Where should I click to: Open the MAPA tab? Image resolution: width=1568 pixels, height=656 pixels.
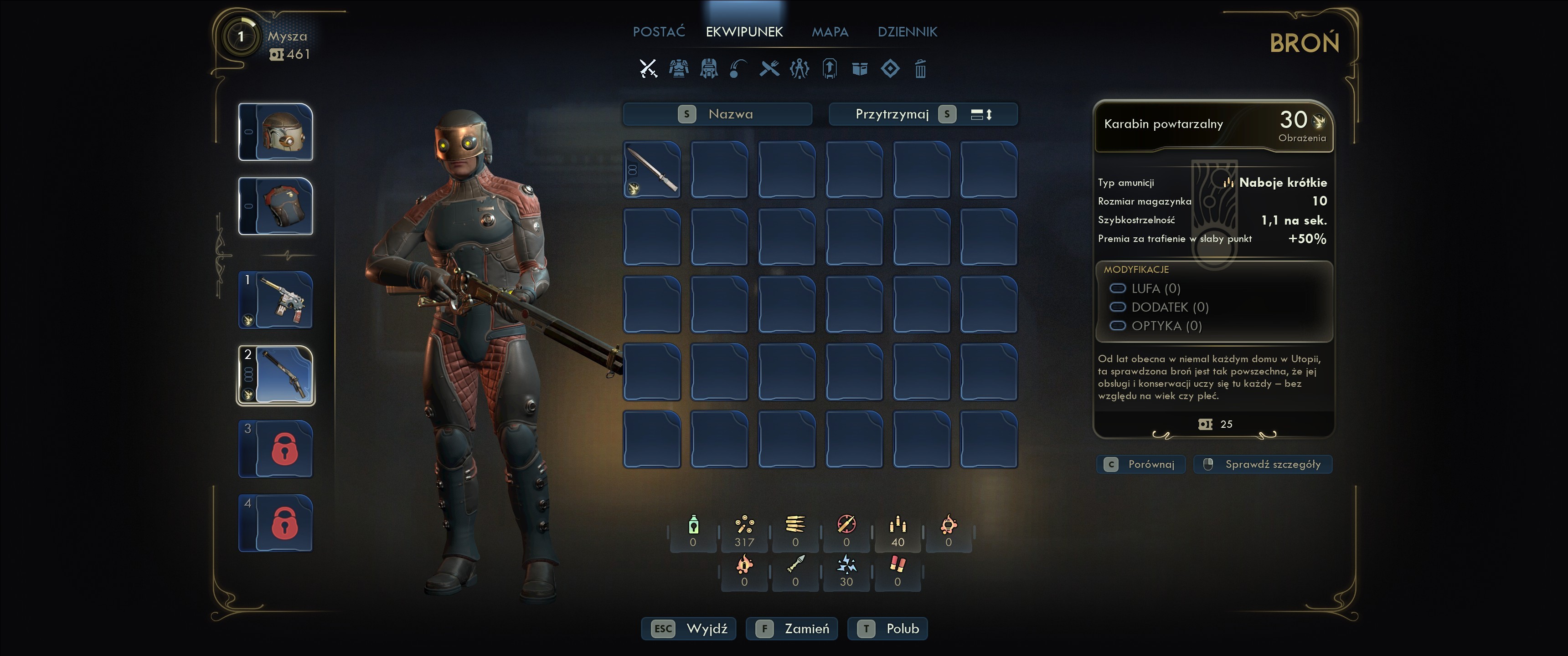[830, 31]
